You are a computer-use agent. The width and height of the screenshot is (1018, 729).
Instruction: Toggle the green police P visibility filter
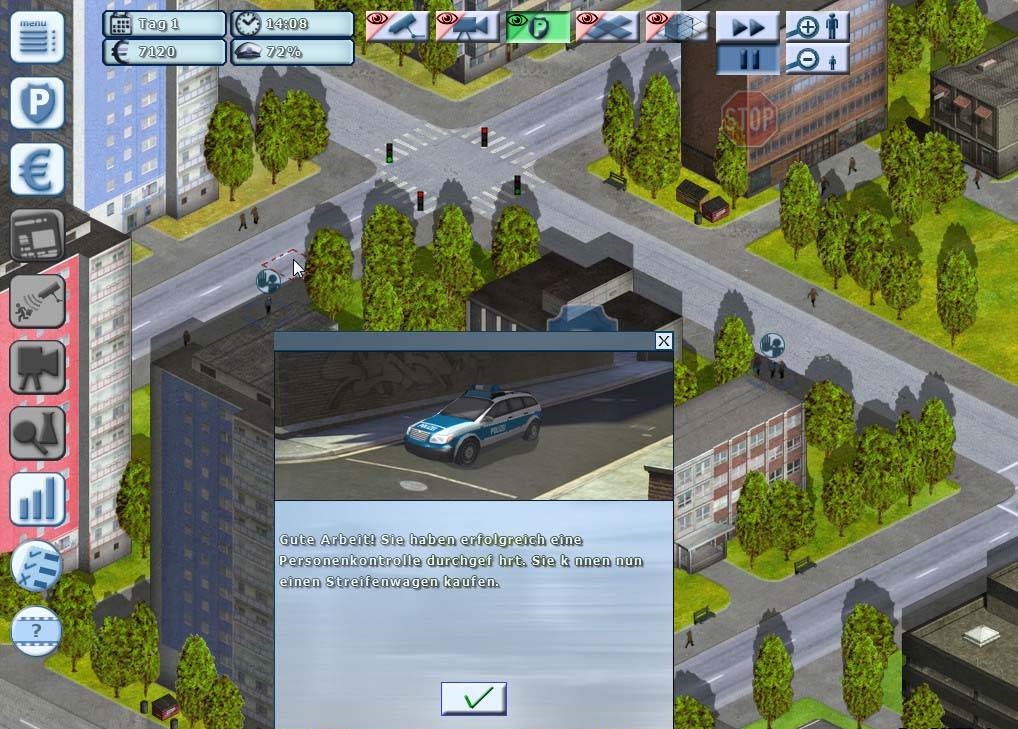click(x=537, y=26)
